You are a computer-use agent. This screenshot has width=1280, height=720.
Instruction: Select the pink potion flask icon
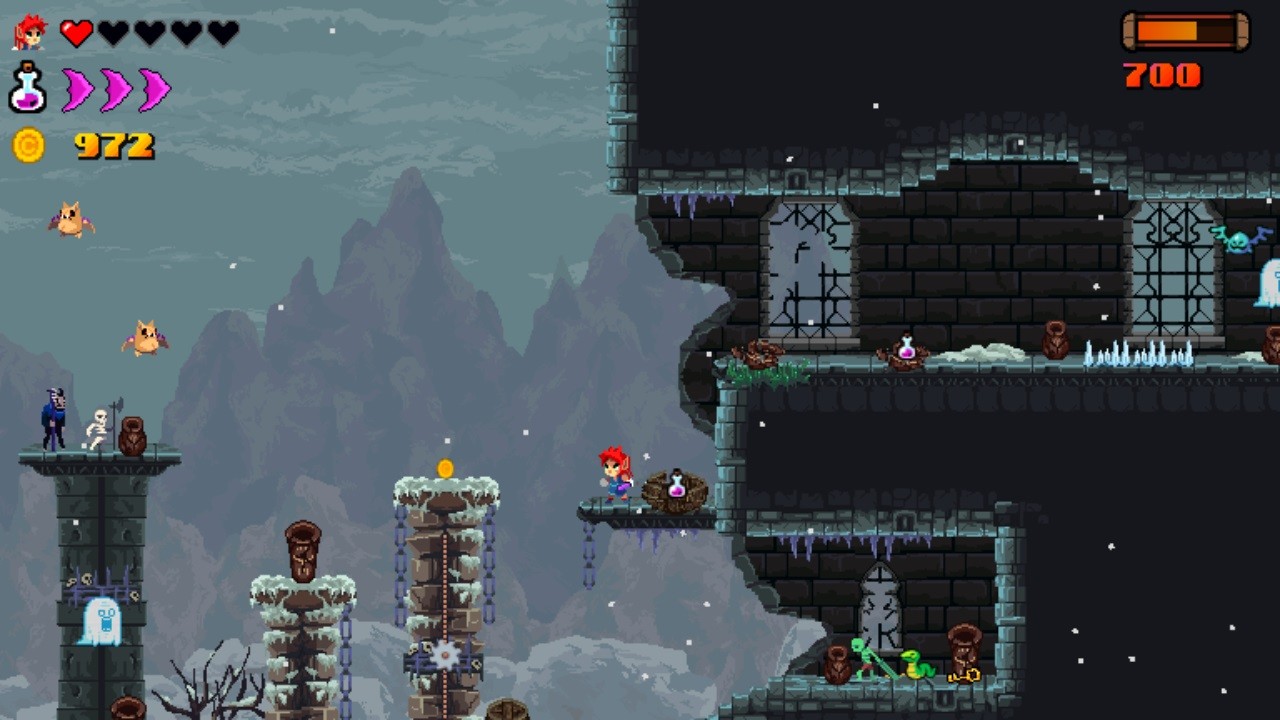click(27, 89)
